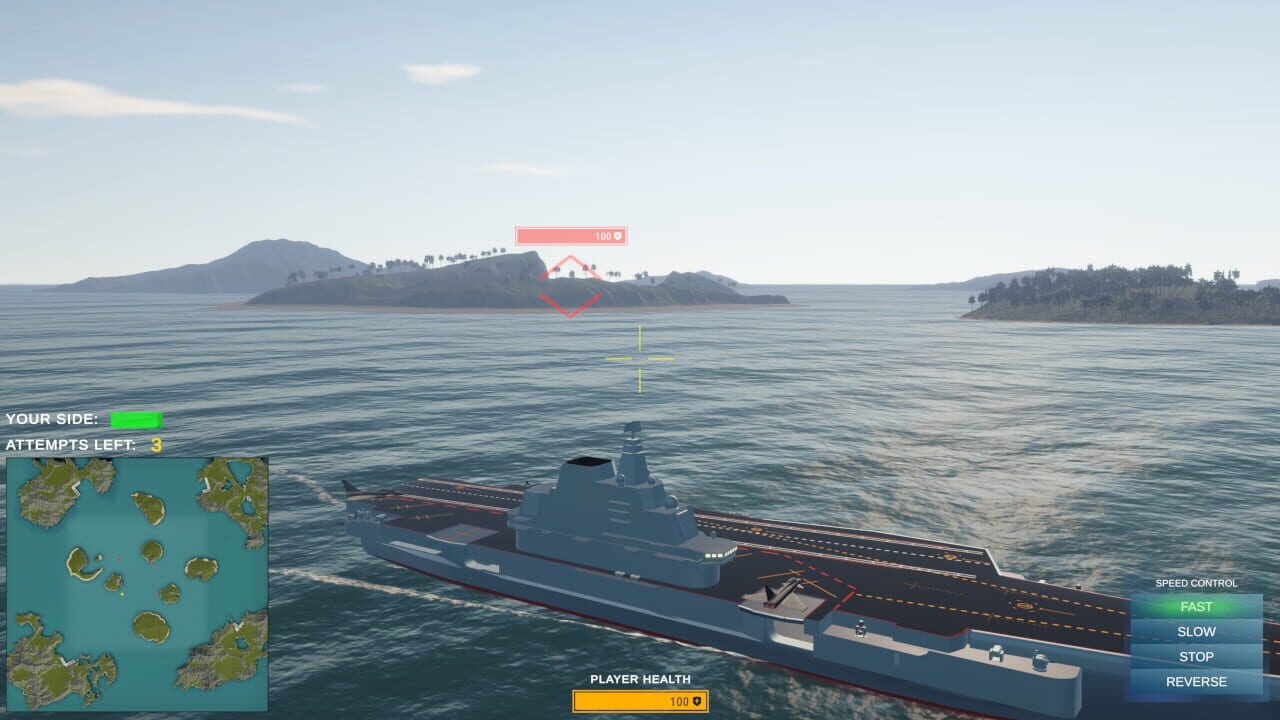Switch speed control to SLOW

[x=1196, y=631]
